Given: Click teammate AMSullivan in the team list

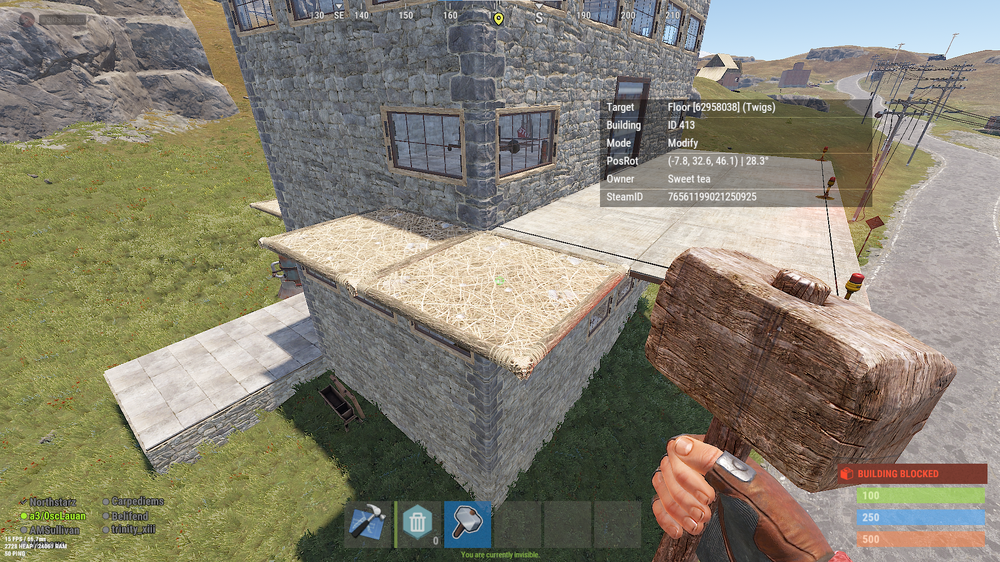Looking at the screenshot, I should [x=56, y=529].
